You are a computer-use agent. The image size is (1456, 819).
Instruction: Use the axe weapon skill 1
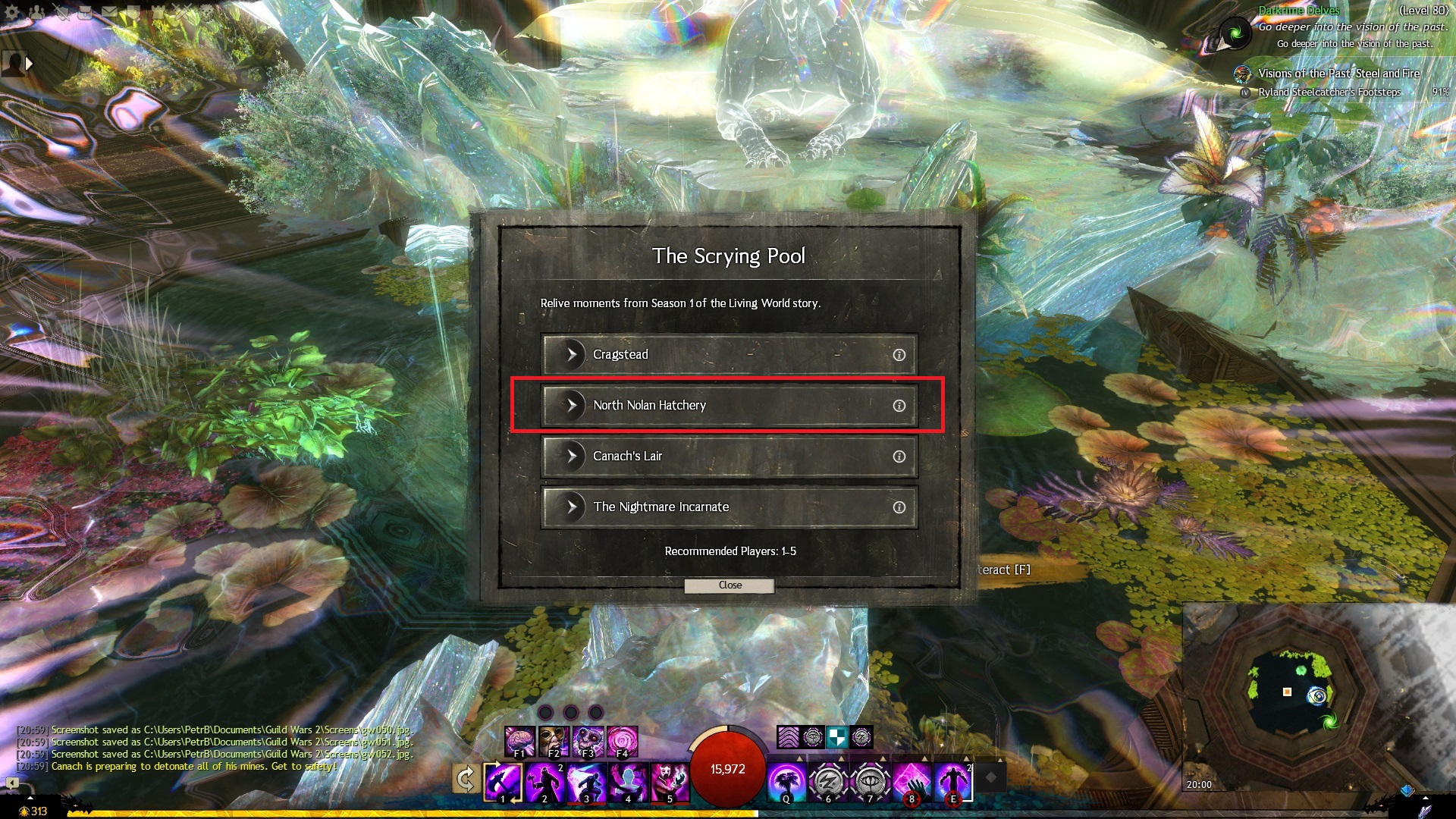pyautogui.click(x=503, y=782)
